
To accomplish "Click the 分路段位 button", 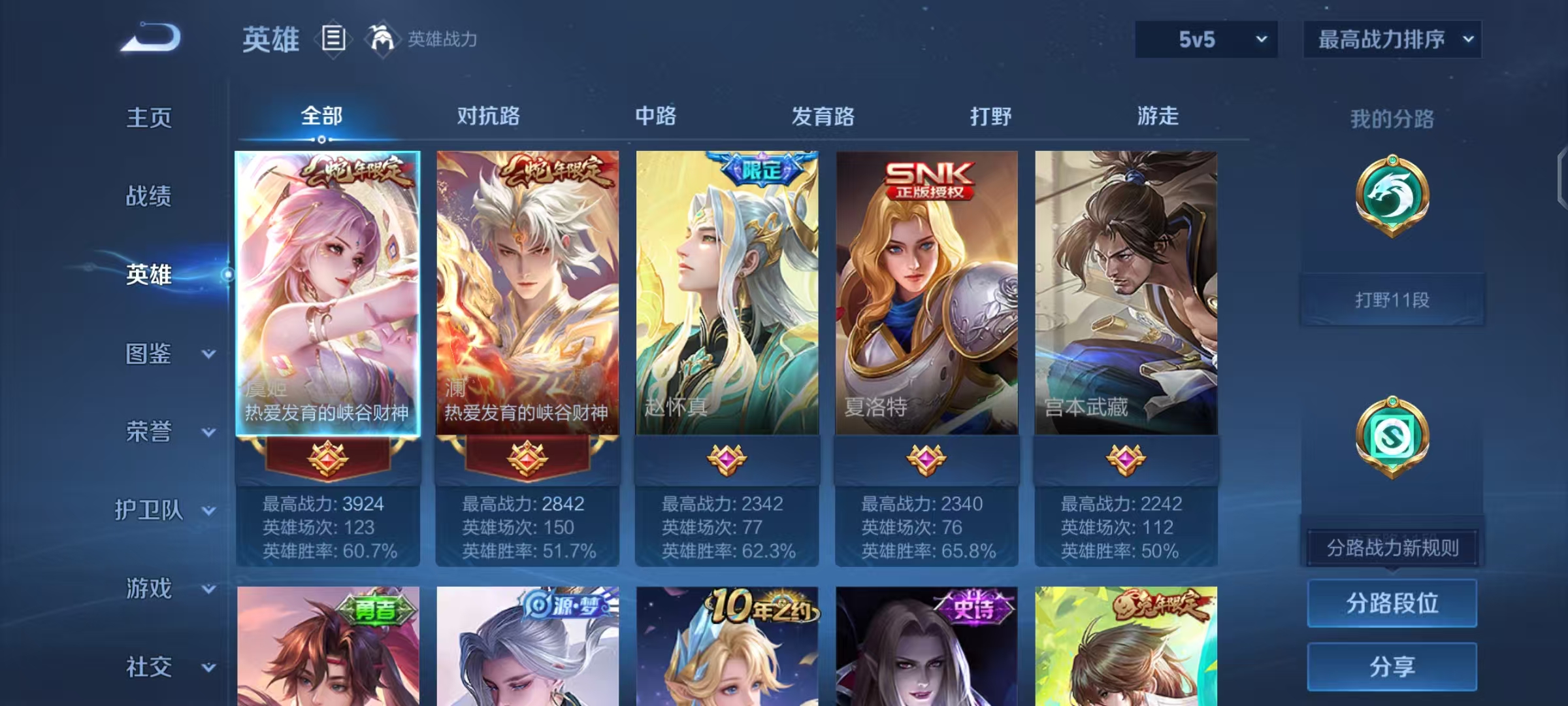I will pyautogui.click(x=1392, y=603).
